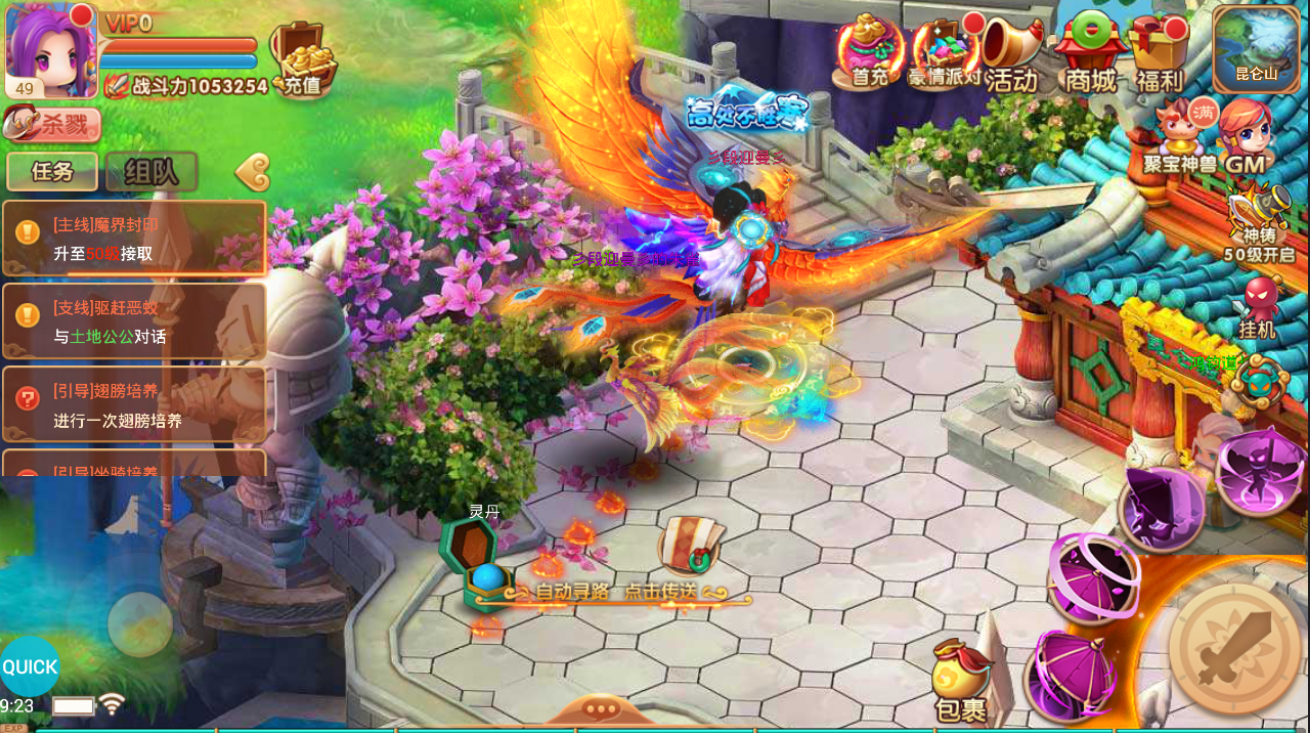Open the 充值 recharge treasure chest
Screen dimensions: 1310x733
[302, 58]
